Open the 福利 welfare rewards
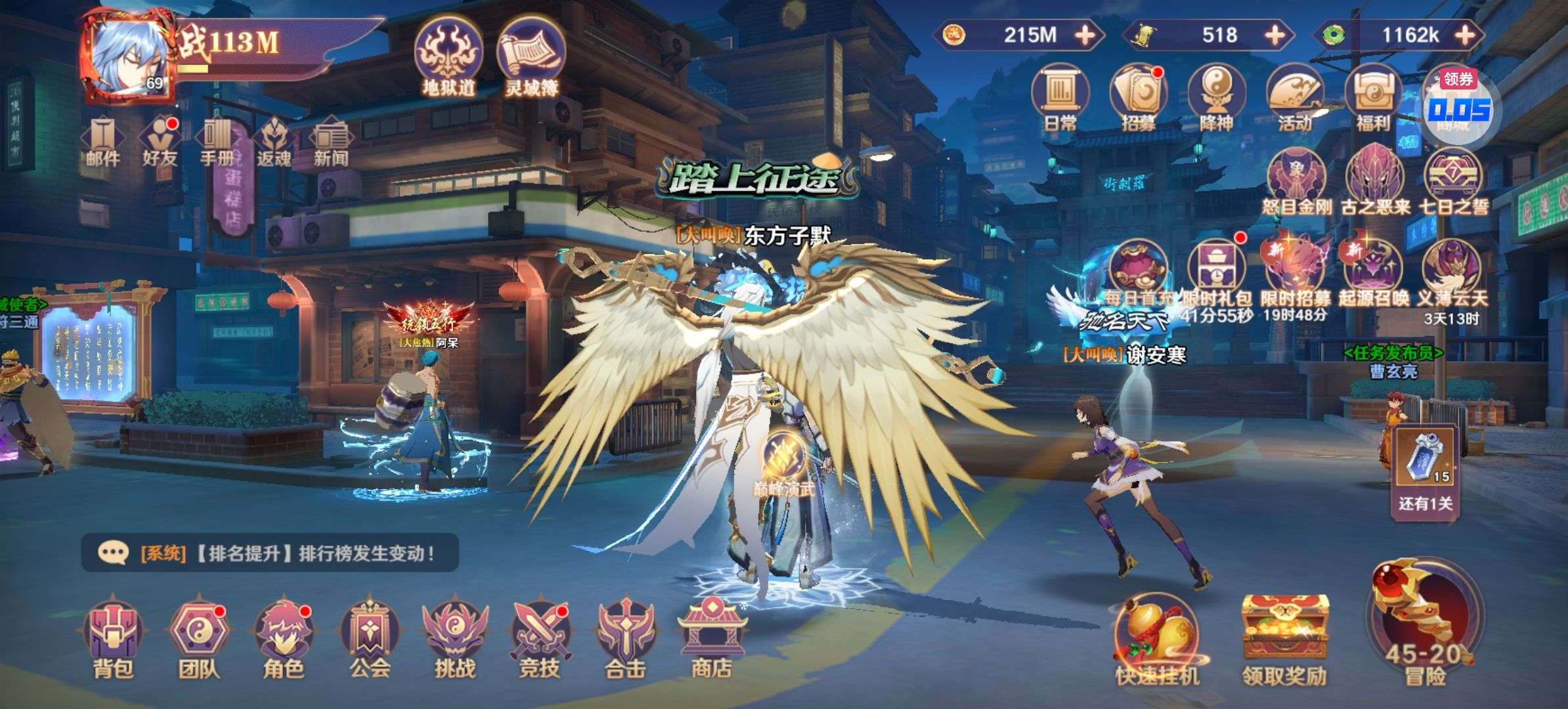 [x=1372, y=98]
